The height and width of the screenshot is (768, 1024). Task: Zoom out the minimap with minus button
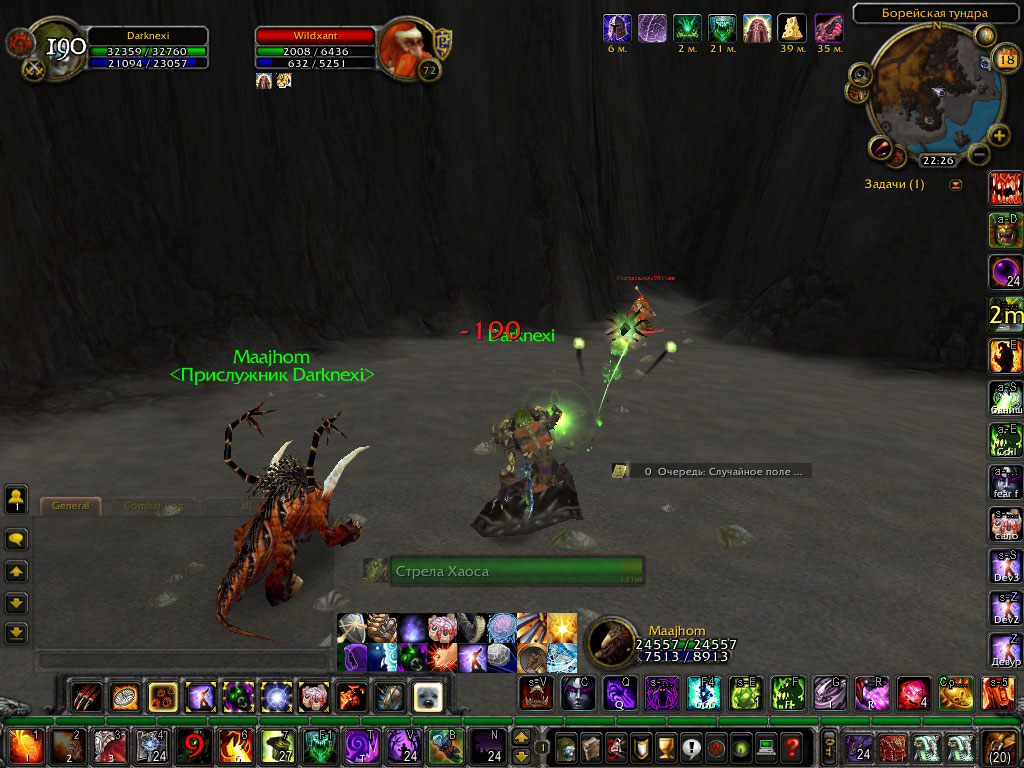(978, 154)
